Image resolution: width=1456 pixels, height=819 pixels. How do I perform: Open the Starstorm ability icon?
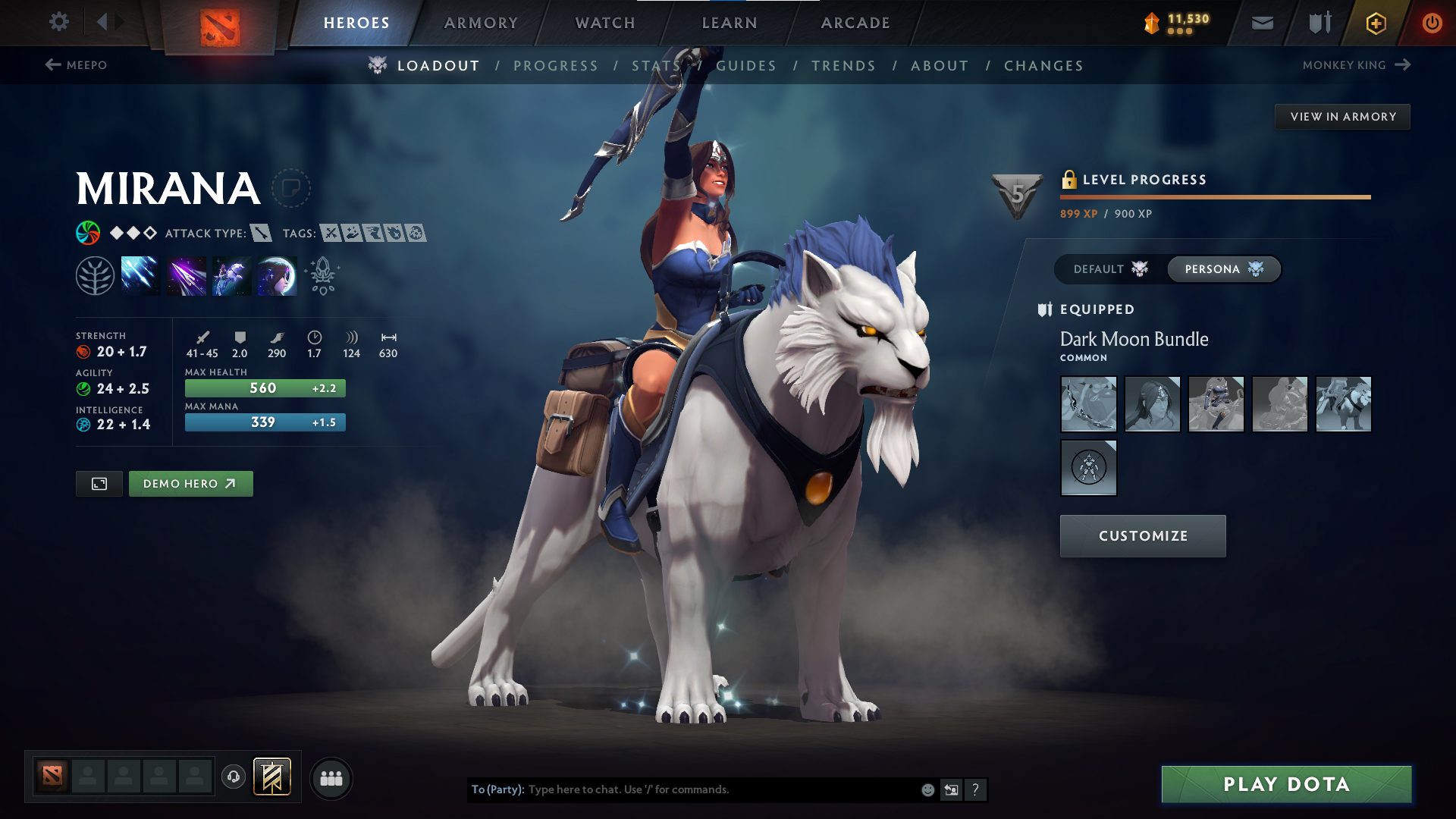point(140,275)
